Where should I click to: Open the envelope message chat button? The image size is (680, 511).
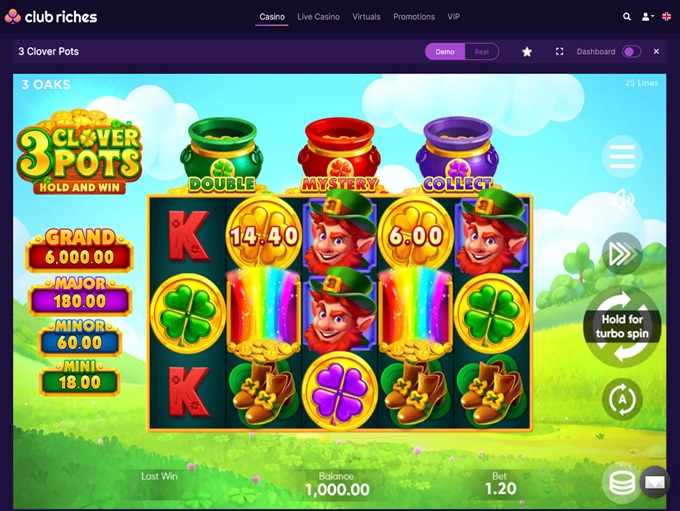(654, 482)
